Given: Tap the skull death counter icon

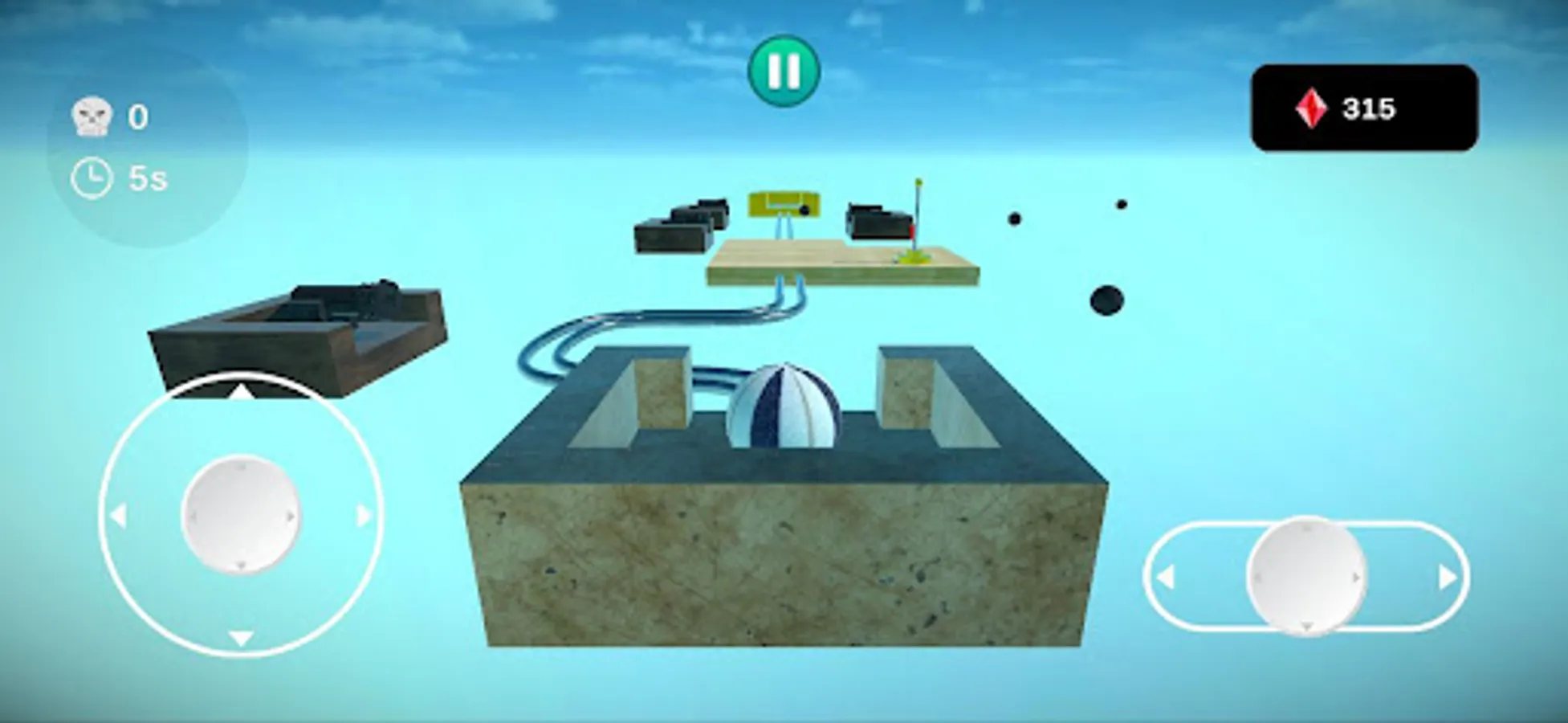Looking at the screenshot, I should tap(93, 115).
